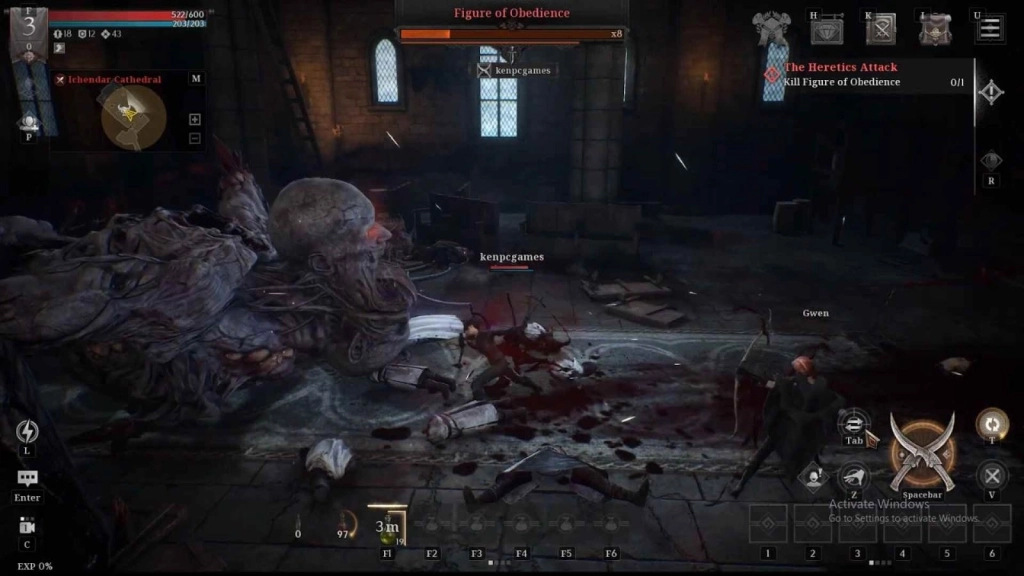Open the Ichendar Cathedral minimap
Viewport: 1024px width, 576px height.
pos(133,115)
